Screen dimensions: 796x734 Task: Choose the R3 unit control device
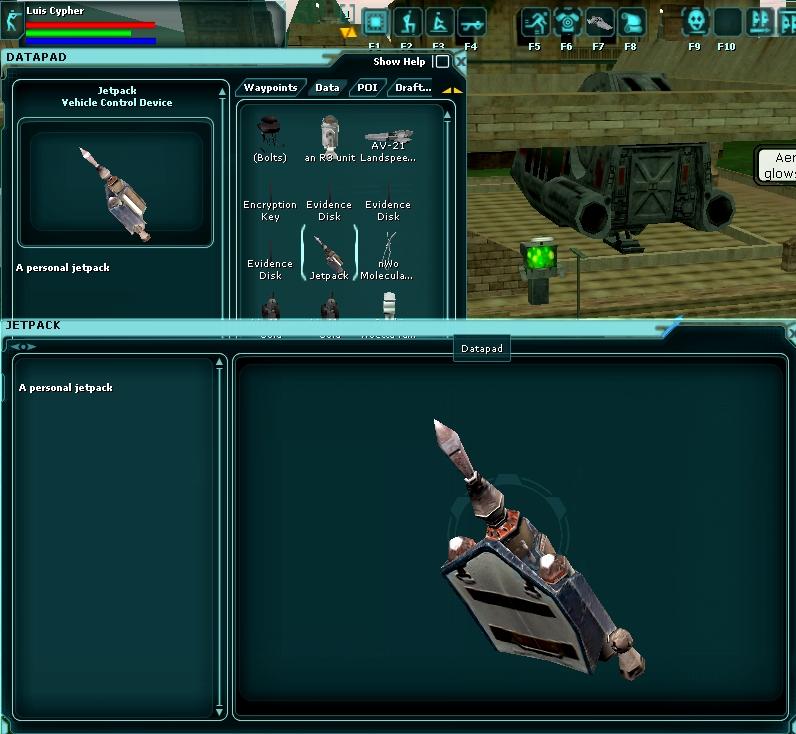click(x=330, y=139)
